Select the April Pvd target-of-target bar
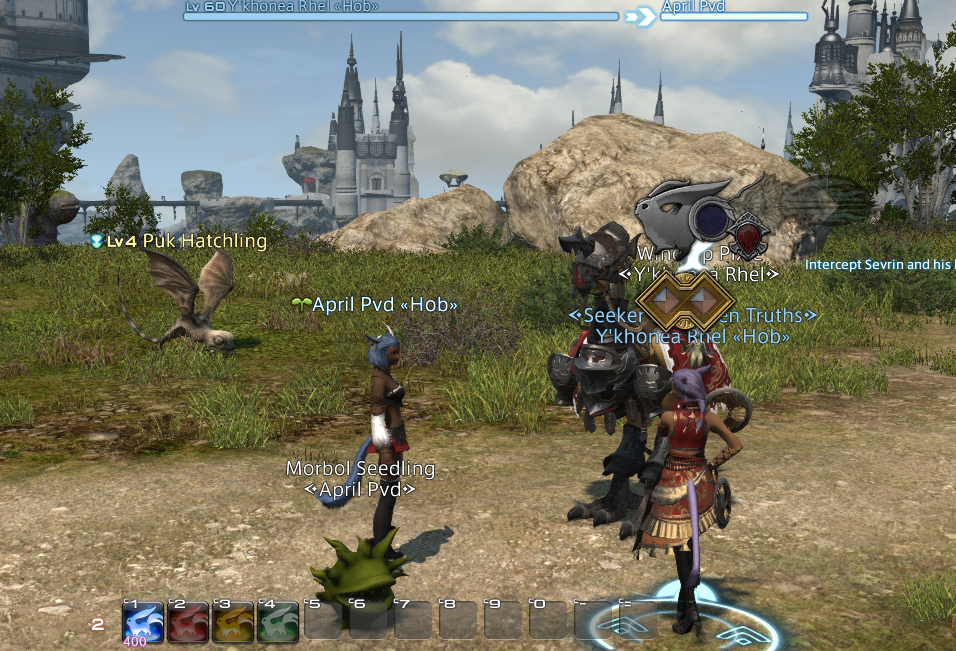This screenshot has width=956, height=651. pos(734,16)
